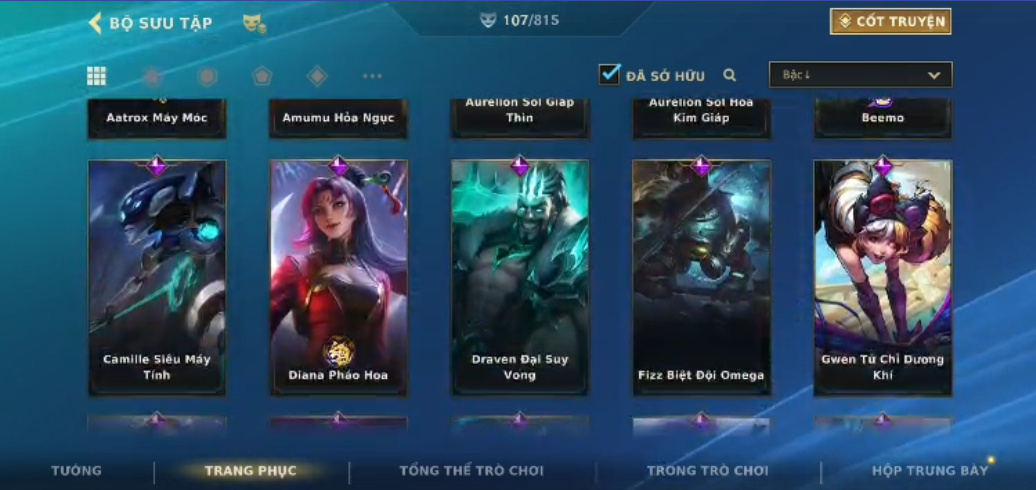The image size is (1036, 490).
Task: Switch to Tổng Thể Trò Chơi tab
Action: [471, 470]
